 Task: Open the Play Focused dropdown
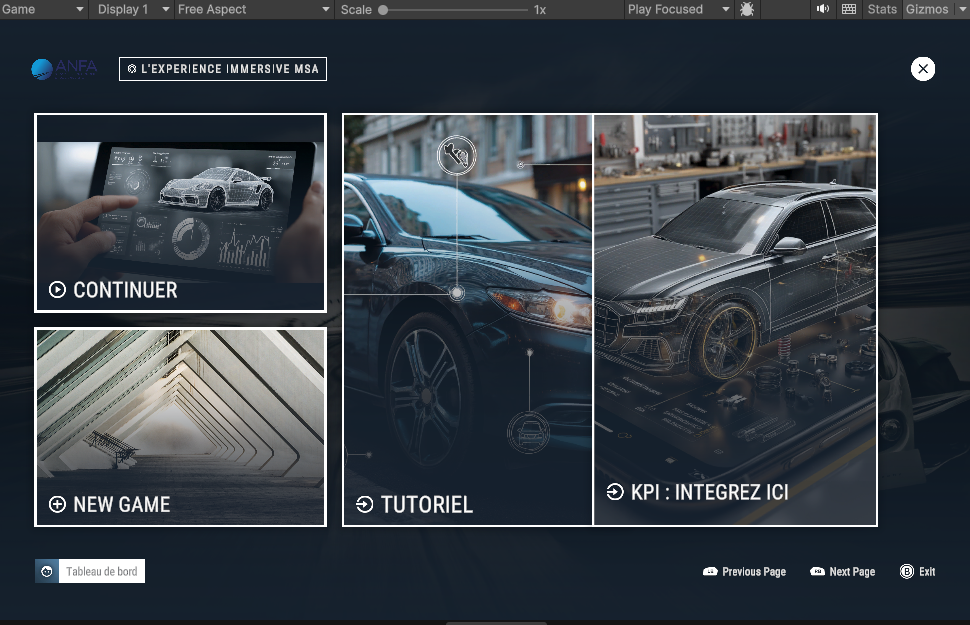coord(673,9)
